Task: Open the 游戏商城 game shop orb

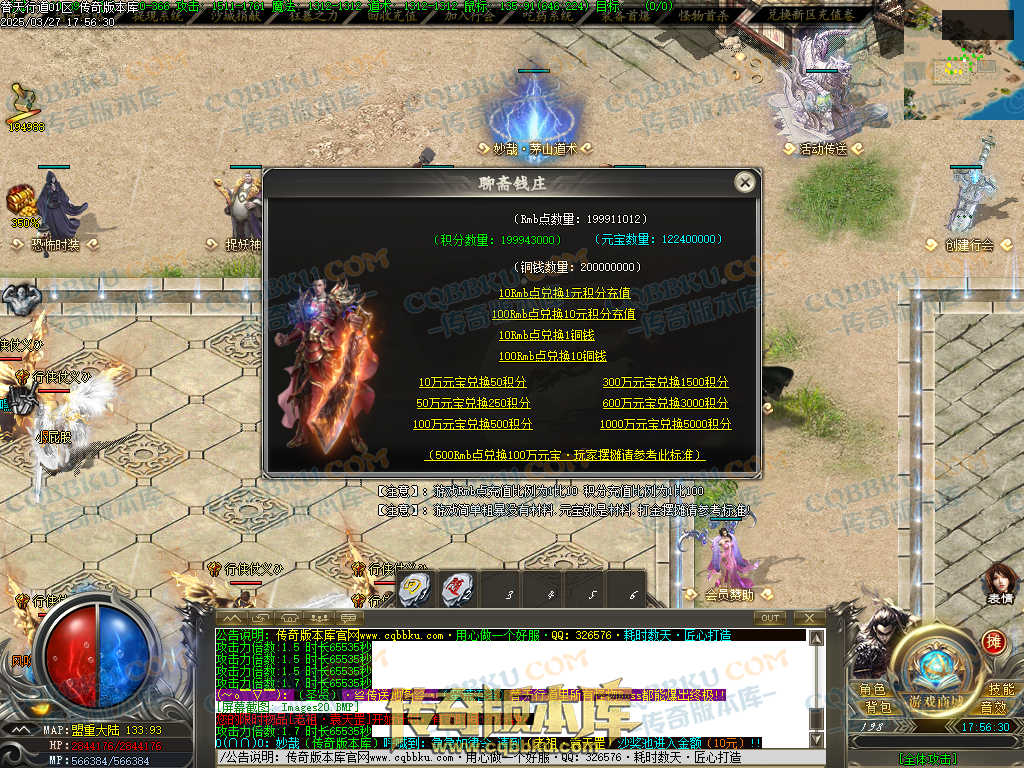Action: point(936,700)
